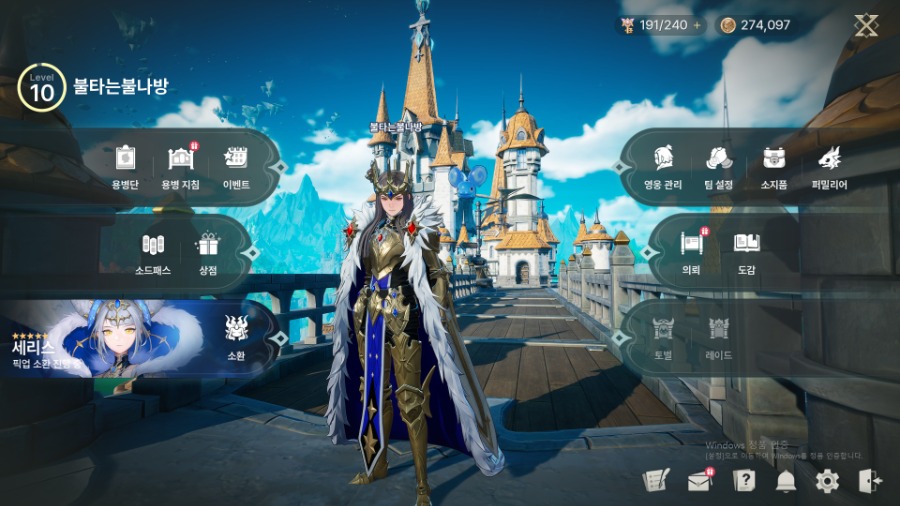Open the 의뢰 requests scroll
The image size is (900, 506).
[x=692, y=250]
